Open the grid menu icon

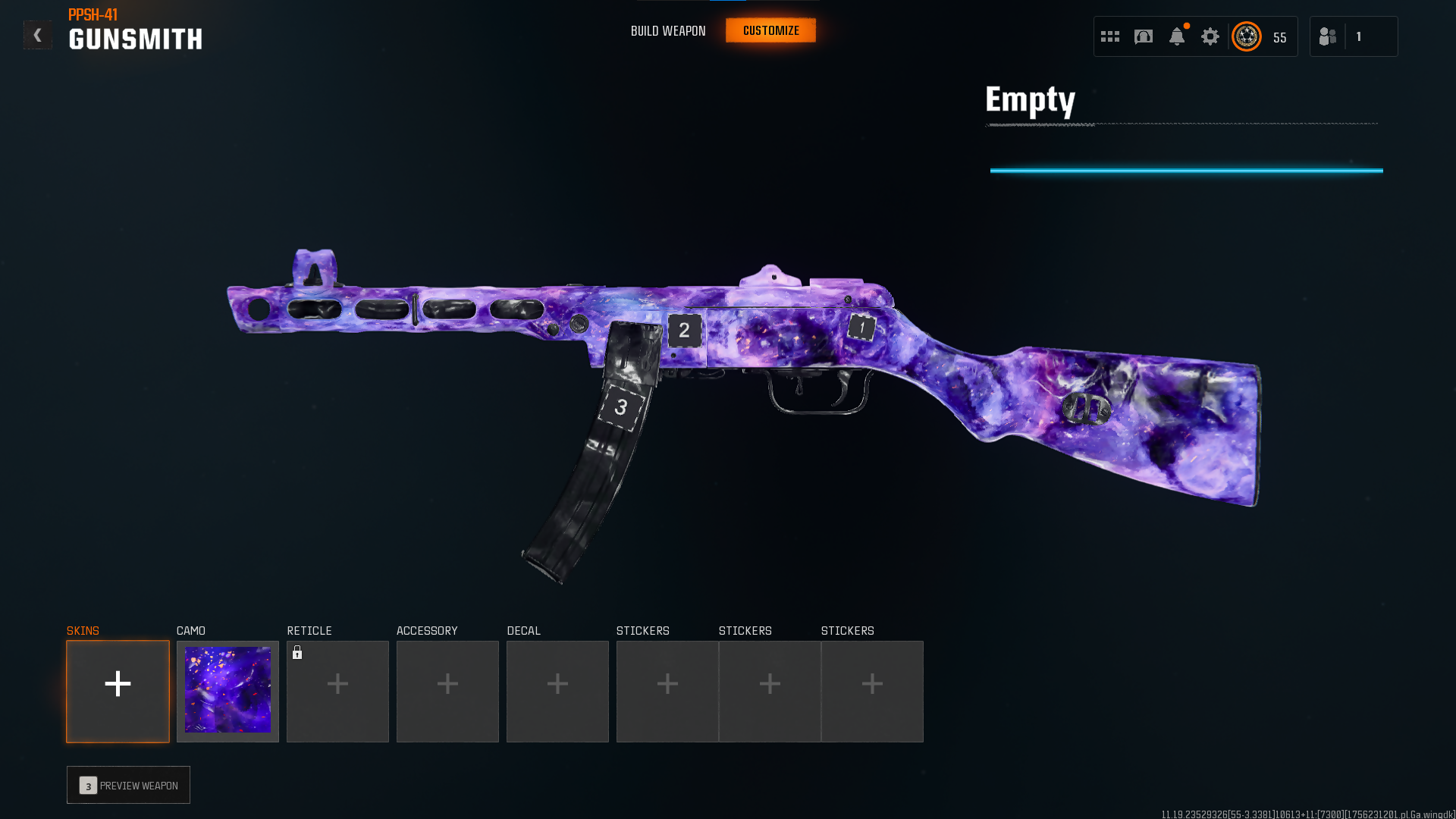[1110, 36]
